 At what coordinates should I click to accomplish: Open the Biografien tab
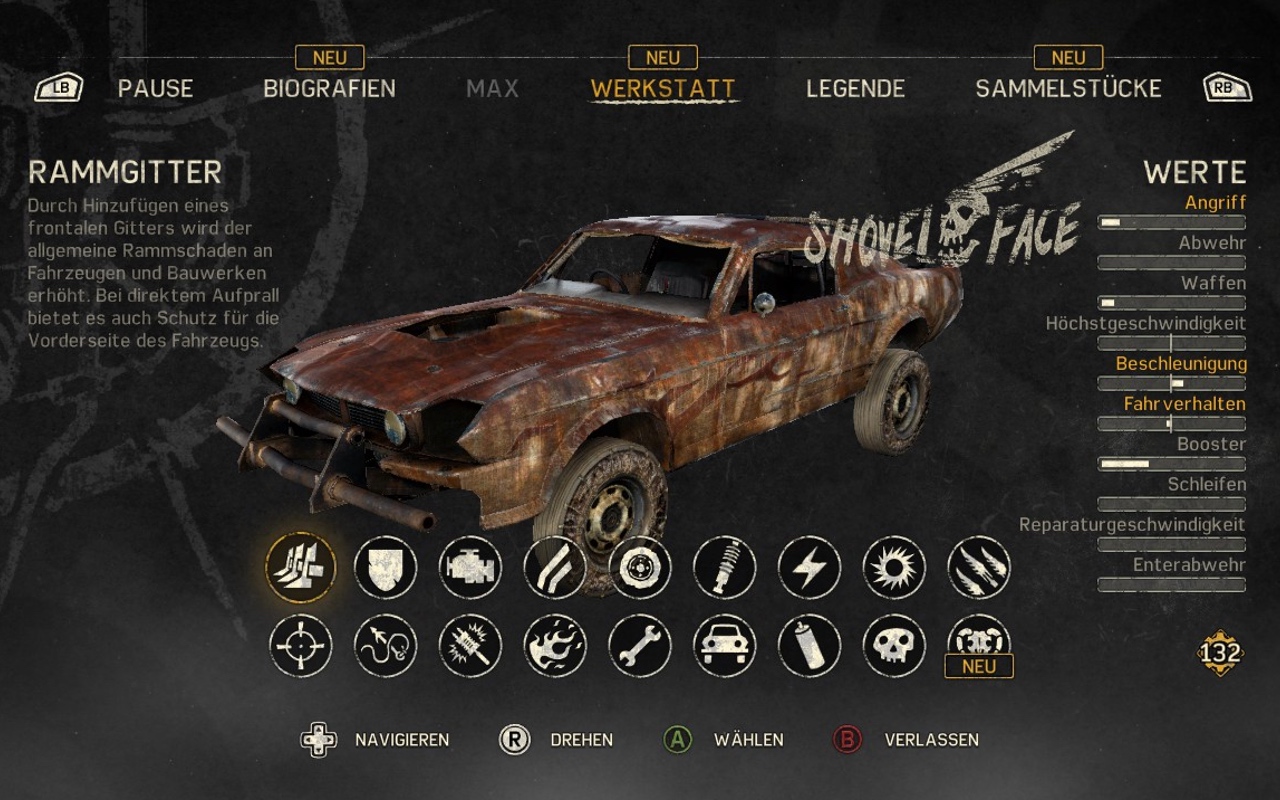pos(329,88)
